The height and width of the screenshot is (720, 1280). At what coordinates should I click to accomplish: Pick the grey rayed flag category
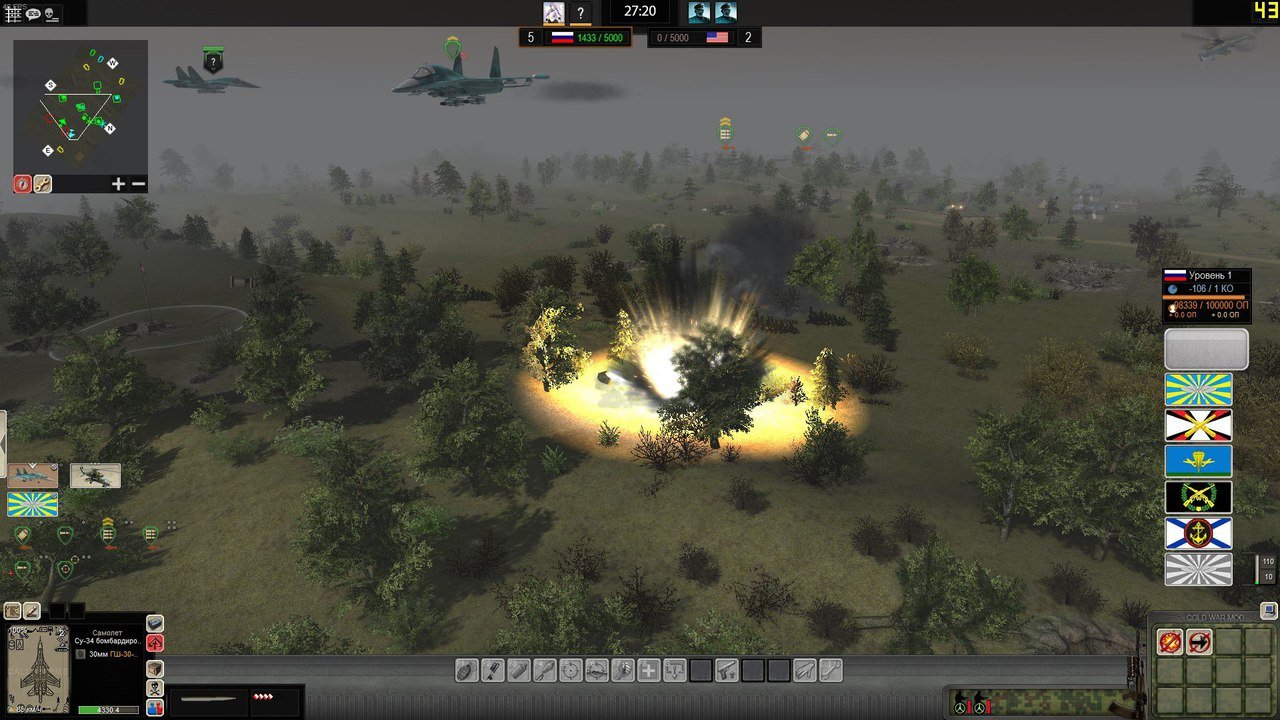pos(1198,569)
